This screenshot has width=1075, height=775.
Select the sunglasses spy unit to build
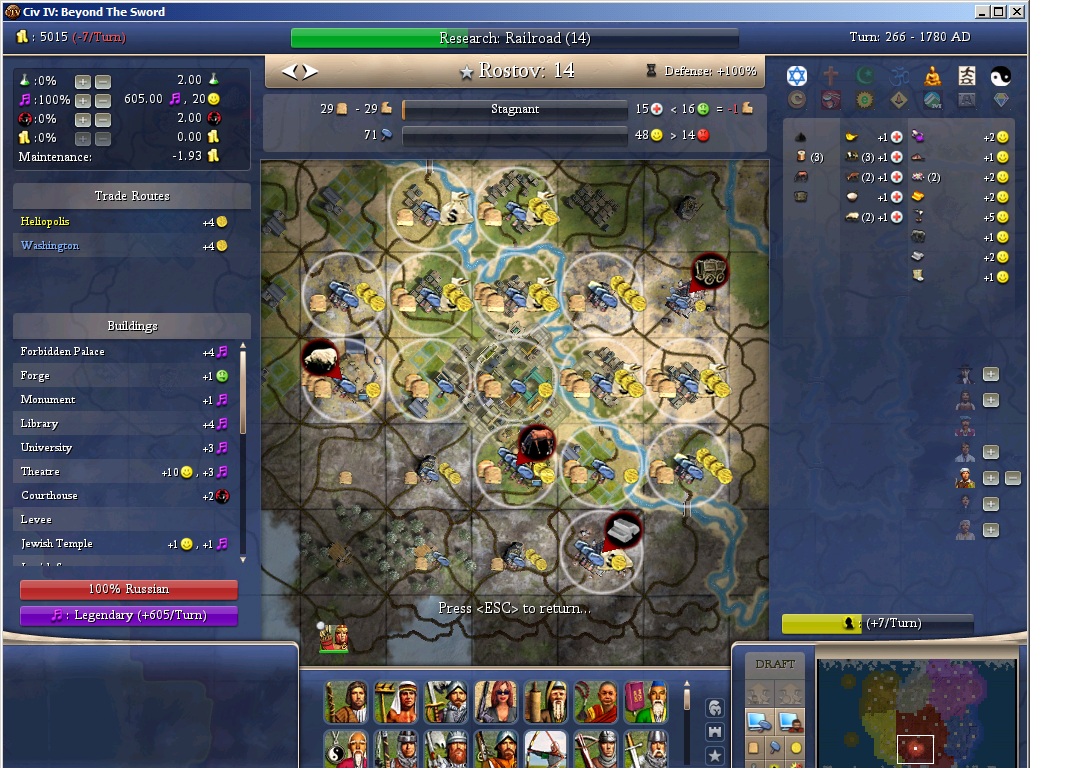[x=495, y=702]
